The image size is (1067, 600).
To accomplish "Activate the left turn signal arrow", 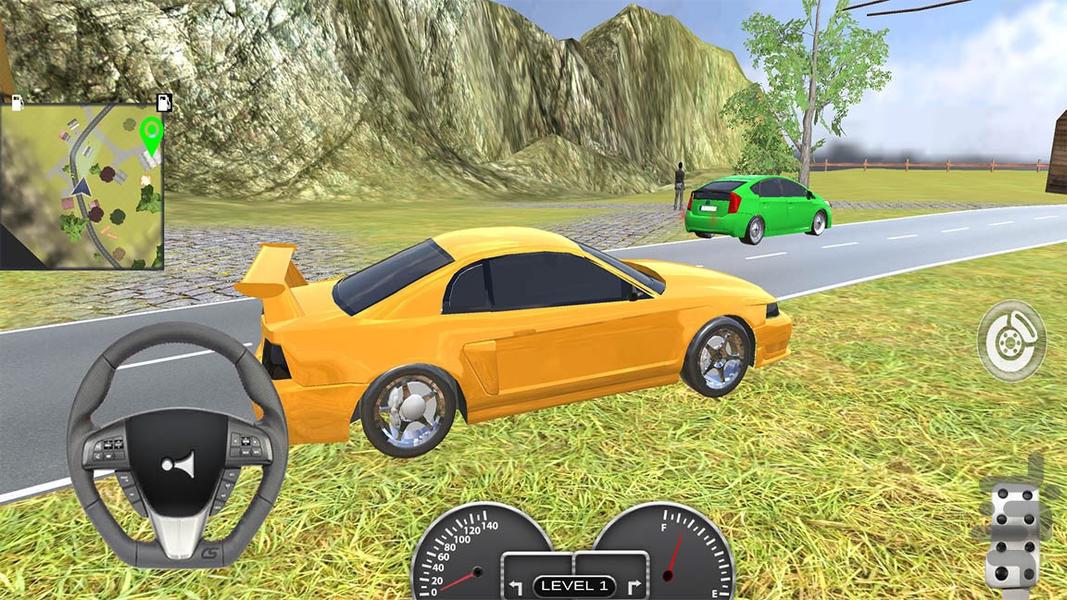I will tap(516, 585).
